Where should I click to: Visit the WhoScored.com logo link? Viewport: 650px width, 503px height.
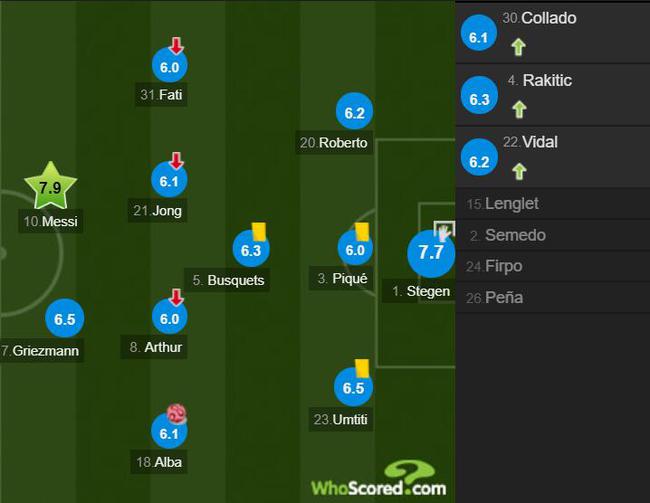click(378, 482)
